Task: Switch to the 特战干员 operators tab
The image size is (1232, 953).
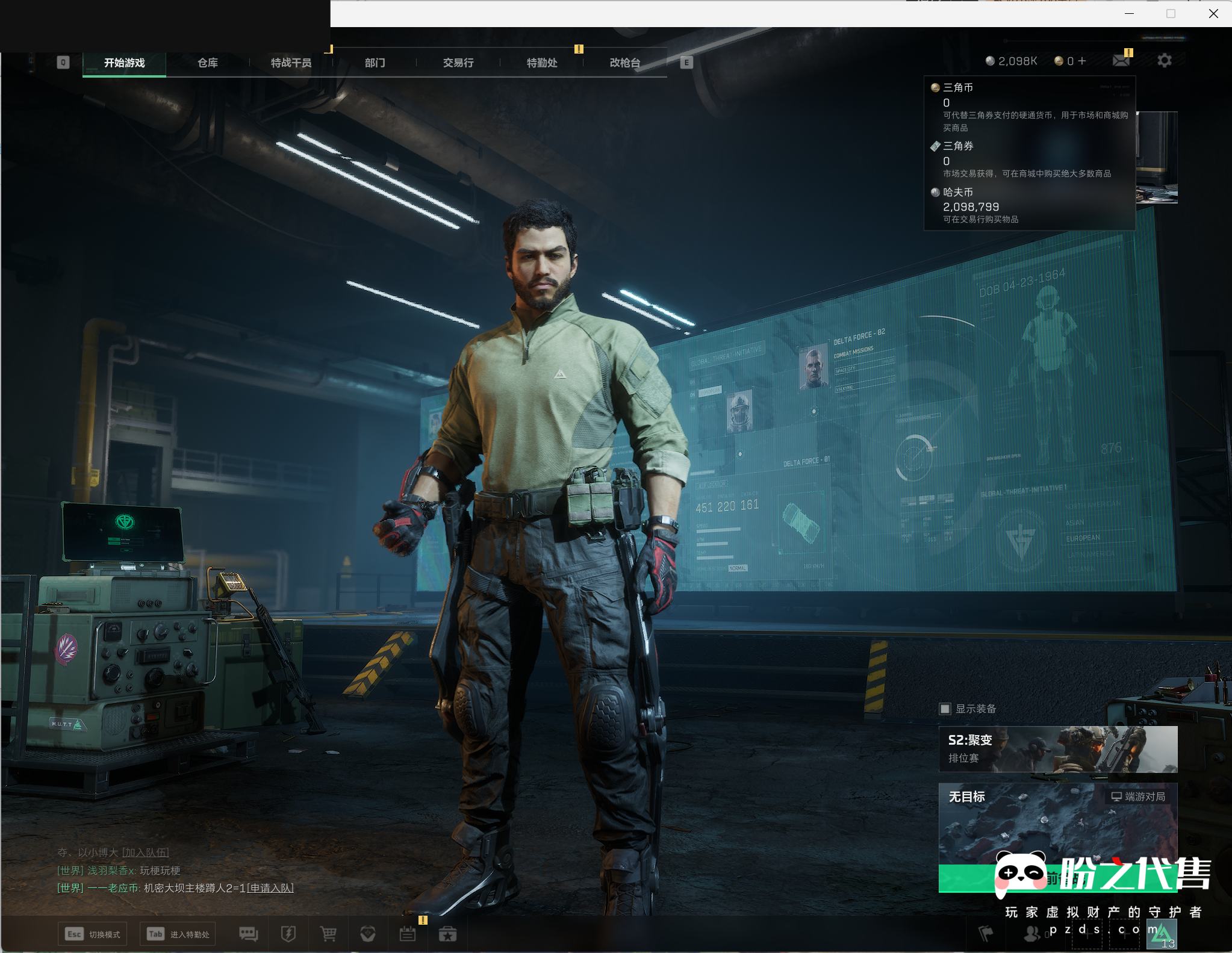Action: coord(291,63)
